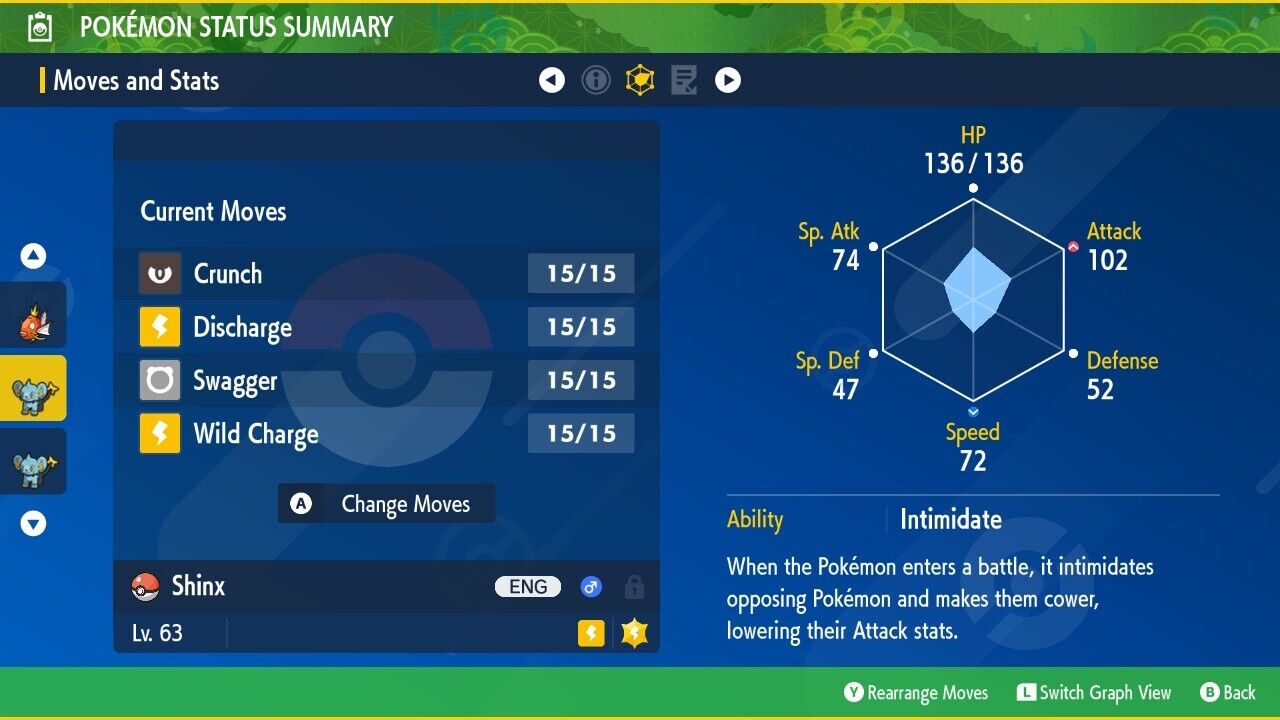The height and width of the screenshot is (720, 1280).
Task: Choose the Swagger move row
Action: pyautogui.click(x=386, y=381)
